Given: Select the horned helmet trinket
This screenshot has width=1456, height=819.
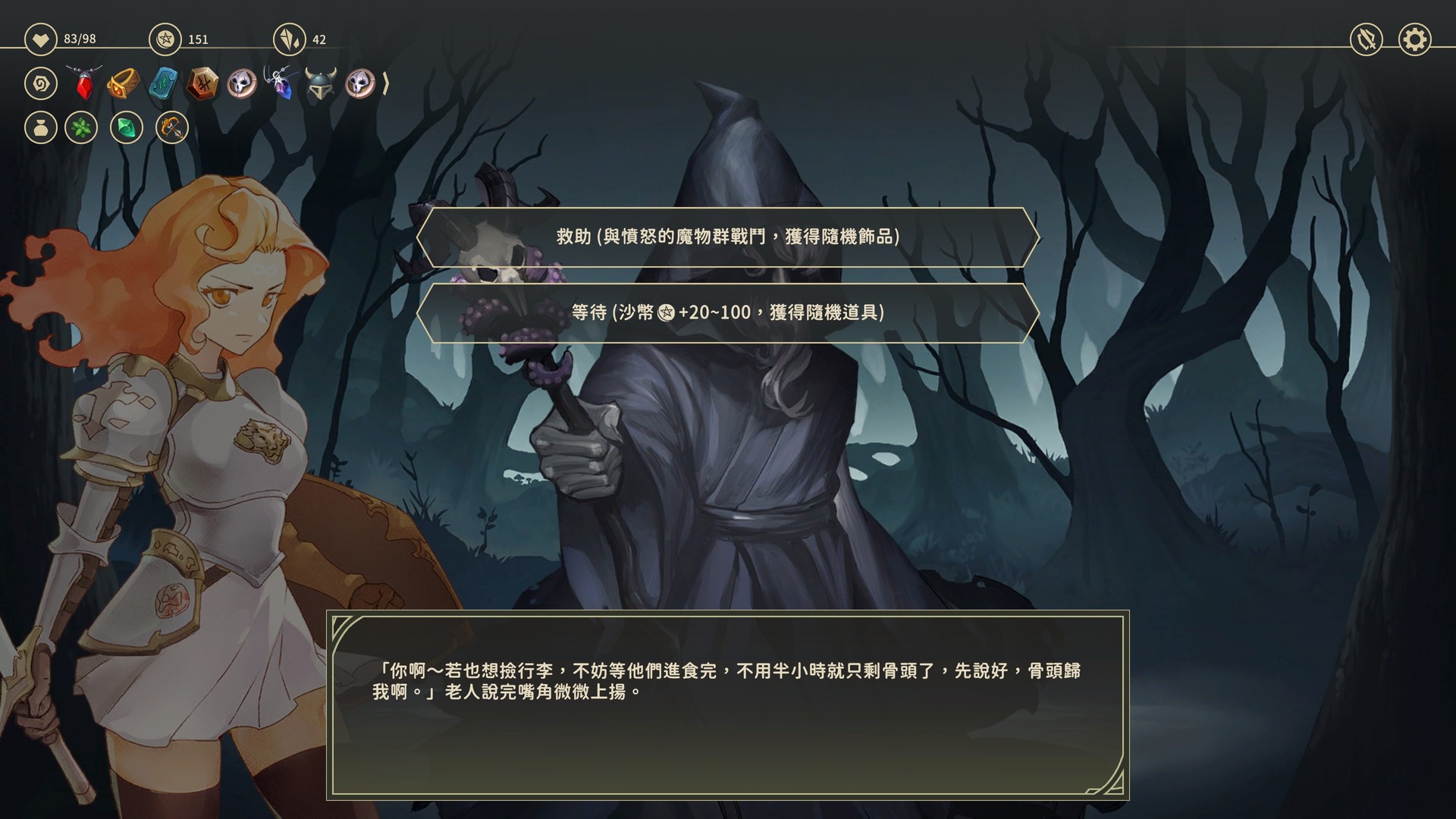Looking at the screenshot, I should 320,85.
